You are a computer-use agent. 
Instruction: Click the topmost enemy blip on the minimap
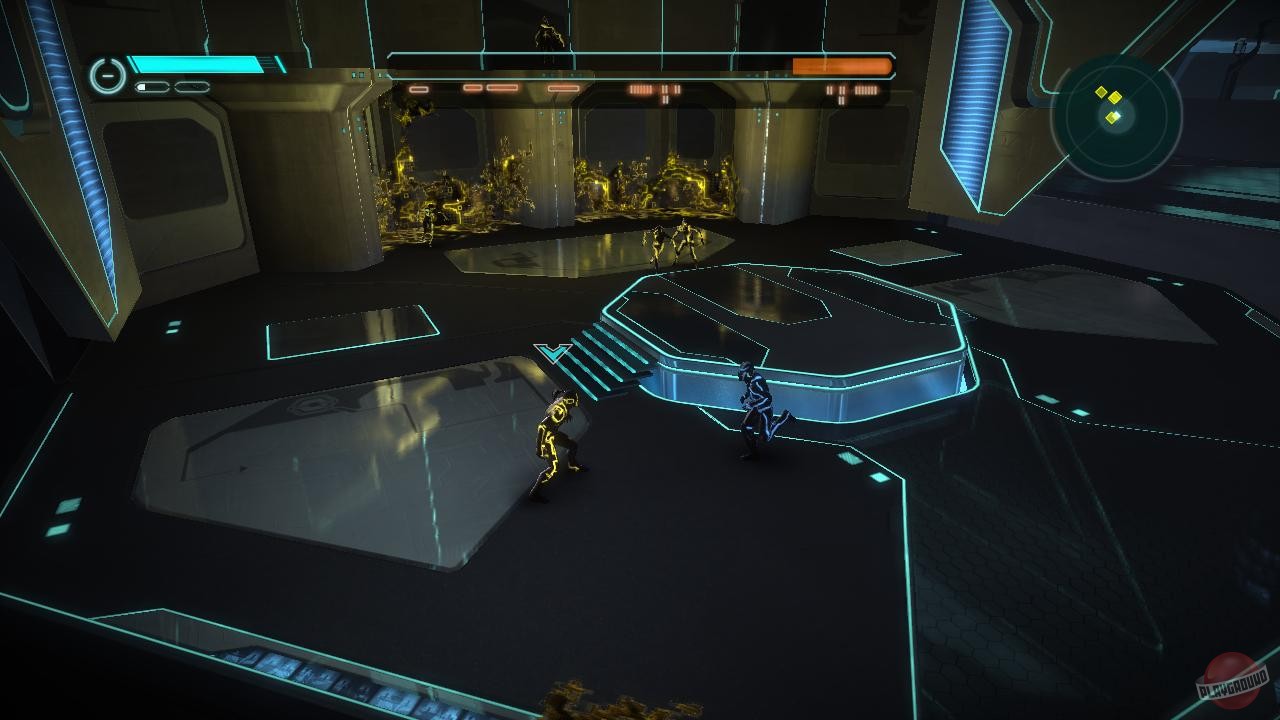(1101, 90)
